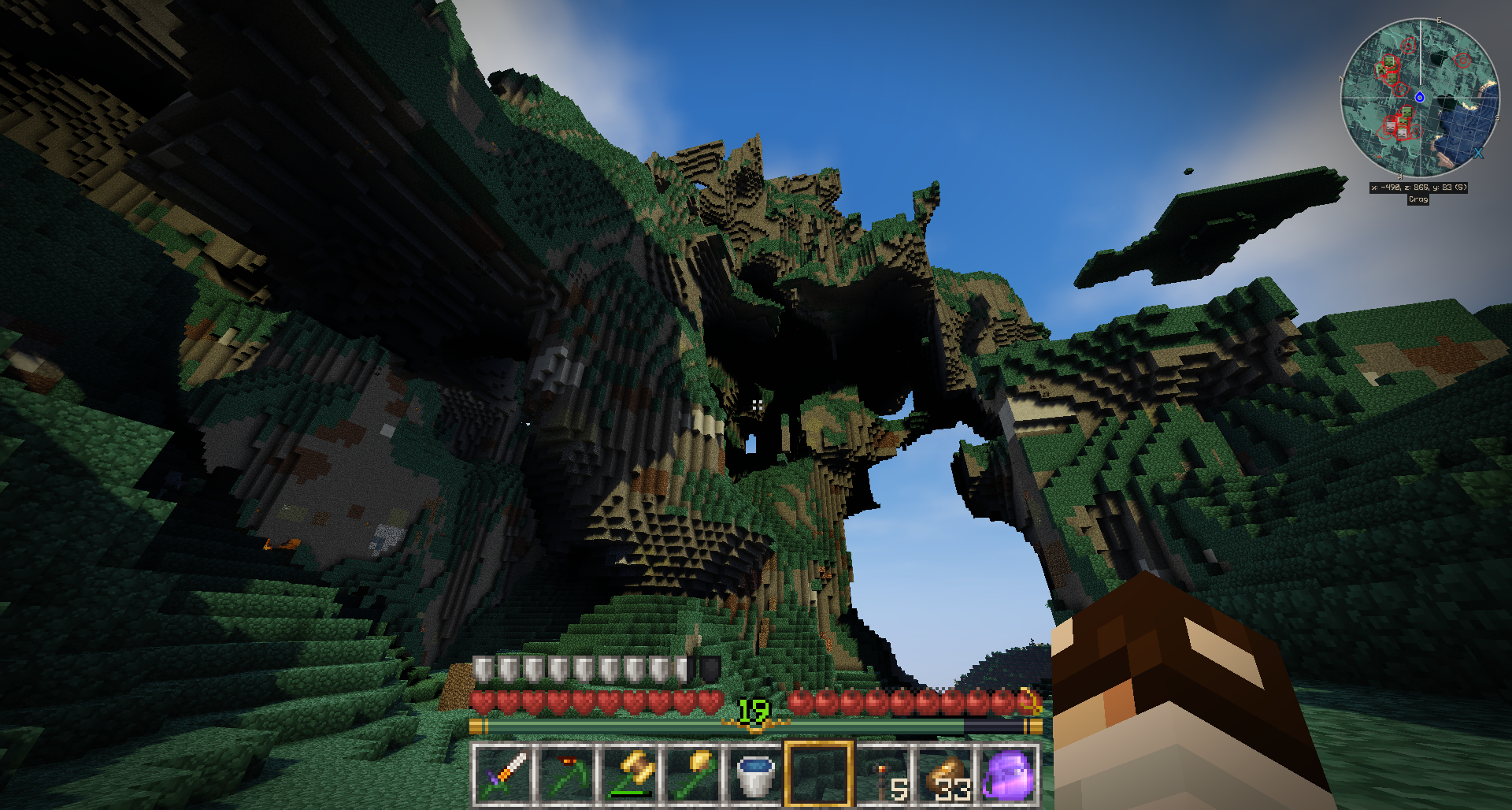Click the highlighted empty hotbar slot
The height and width of the screenshot is (810, 1512).
pyautogui.click(x=819, y=775)
